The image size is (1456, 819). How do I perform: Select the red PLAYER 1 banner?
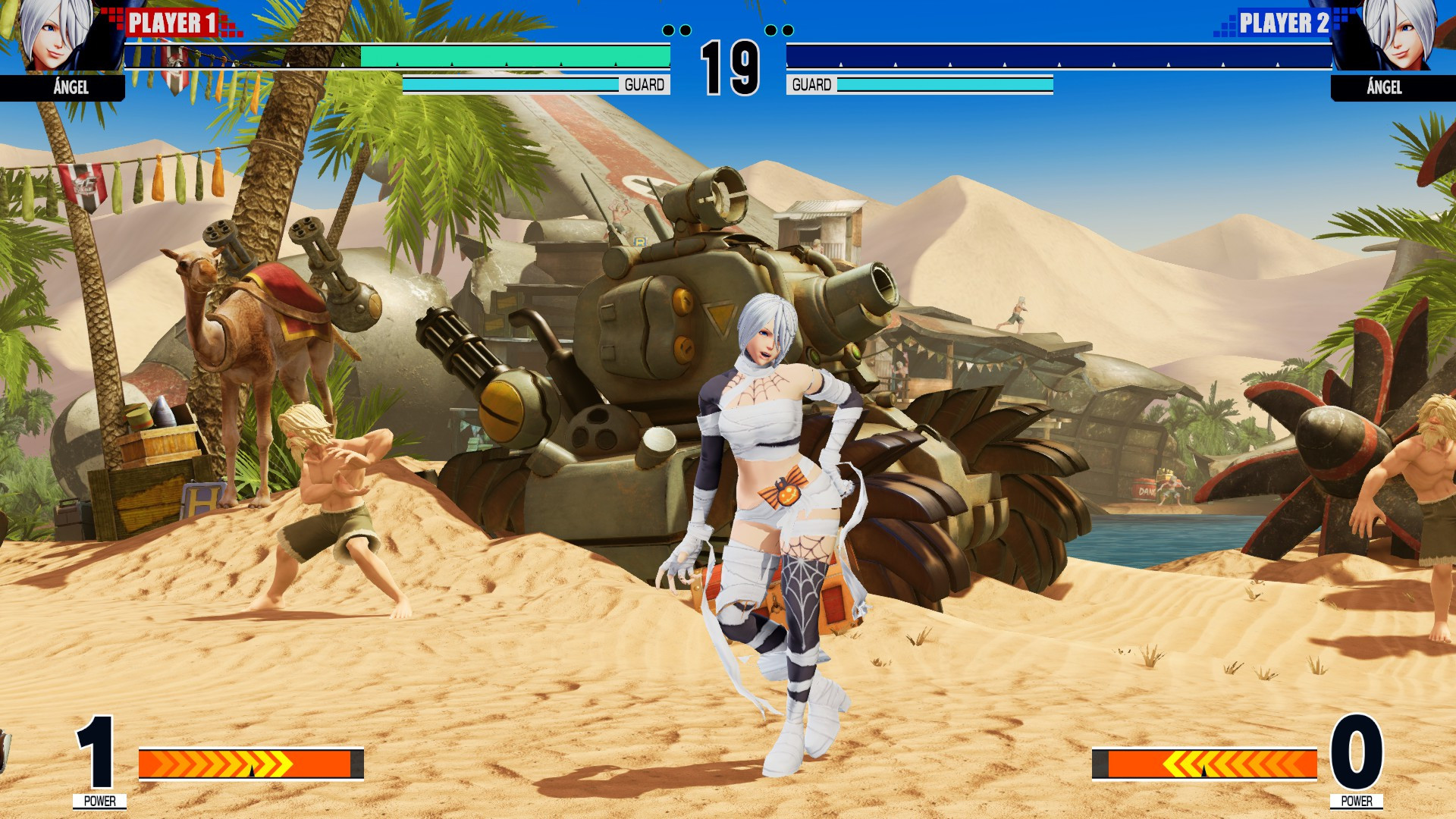click(171, 23)
